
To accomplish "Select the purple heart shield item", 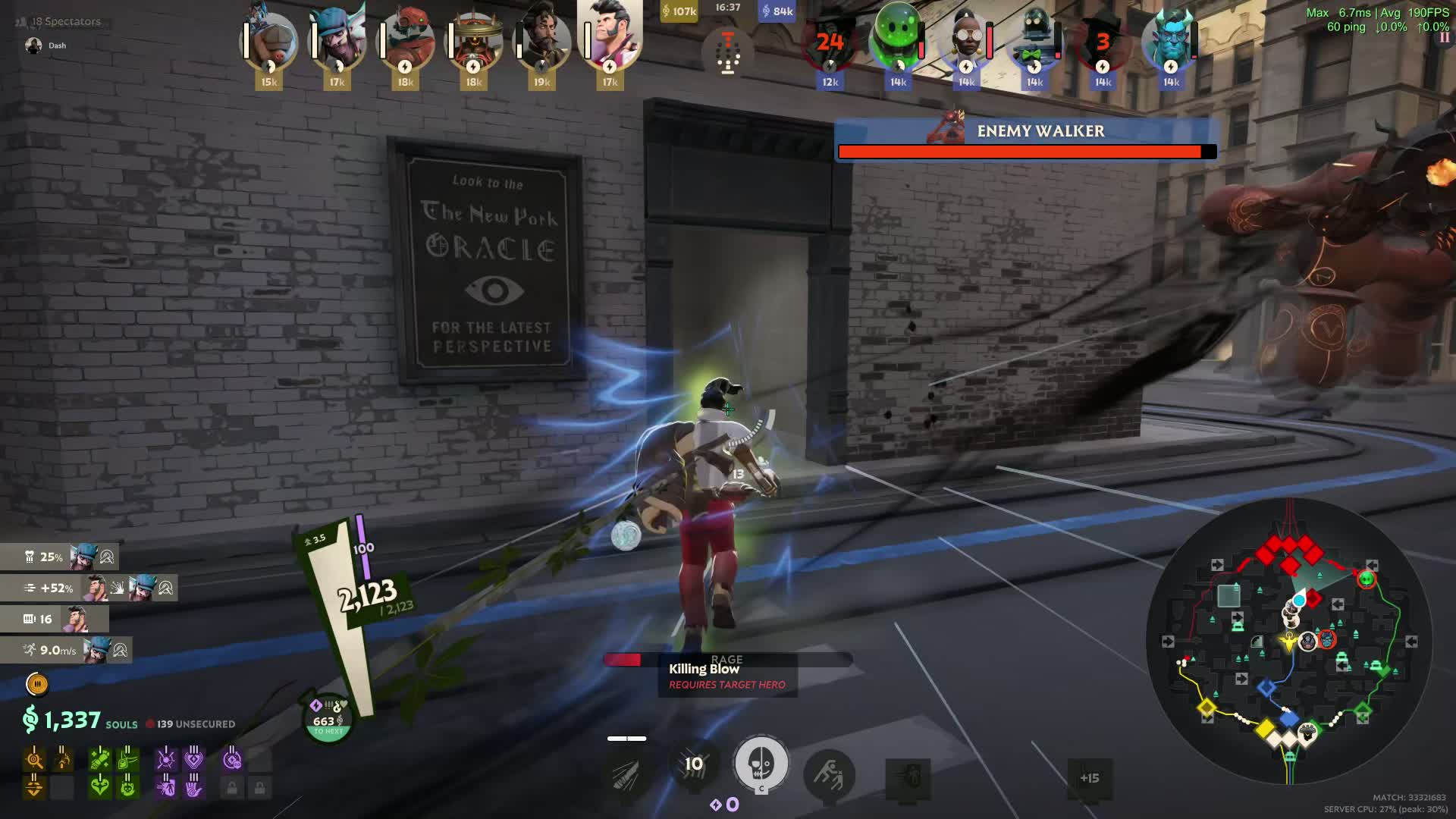I will click(193, 758).
